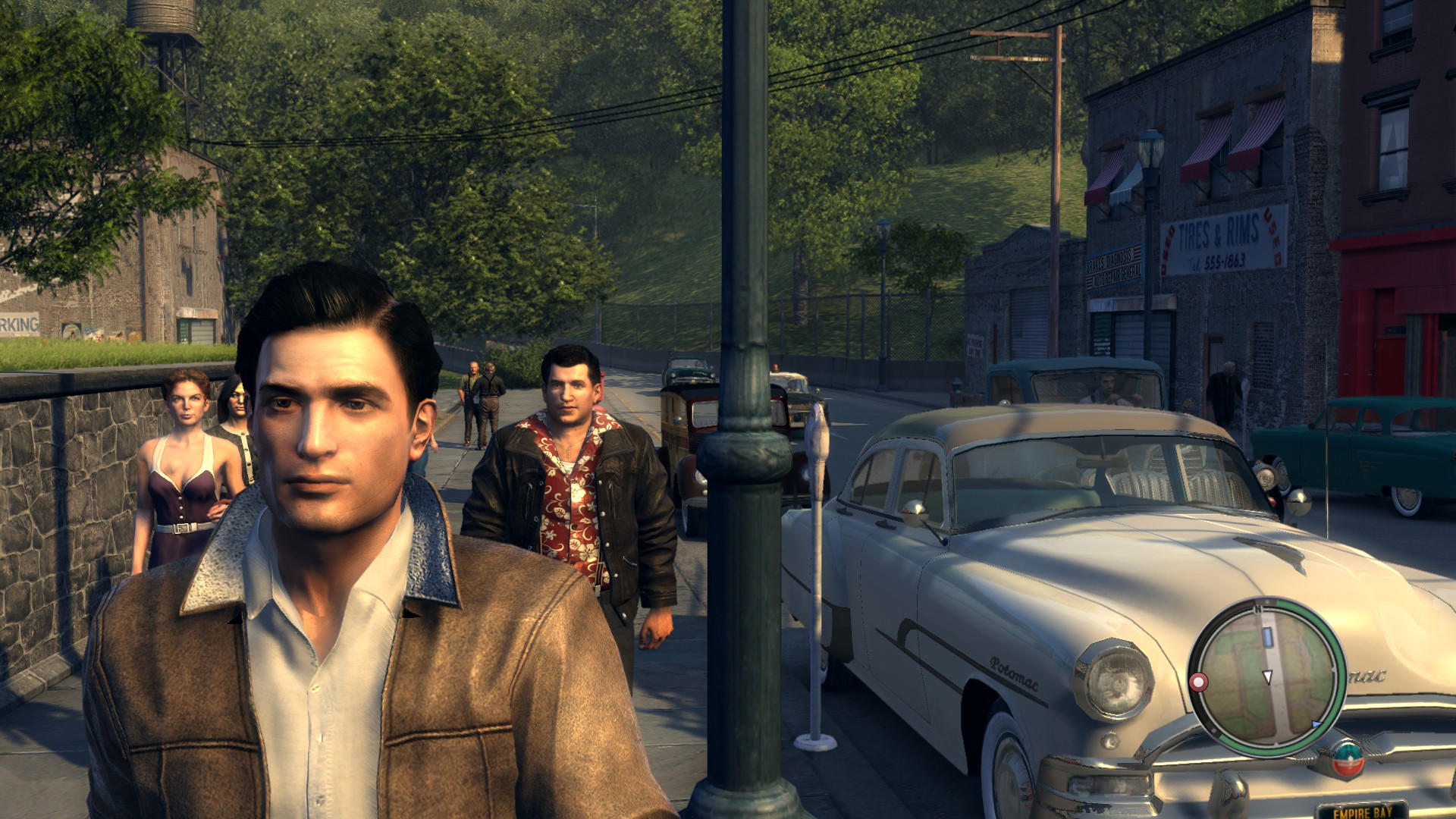This screenshot has width=1456, height=819.
Task: Click the blue rectangle vehicle marker
Action: [x=1266, y=637]
